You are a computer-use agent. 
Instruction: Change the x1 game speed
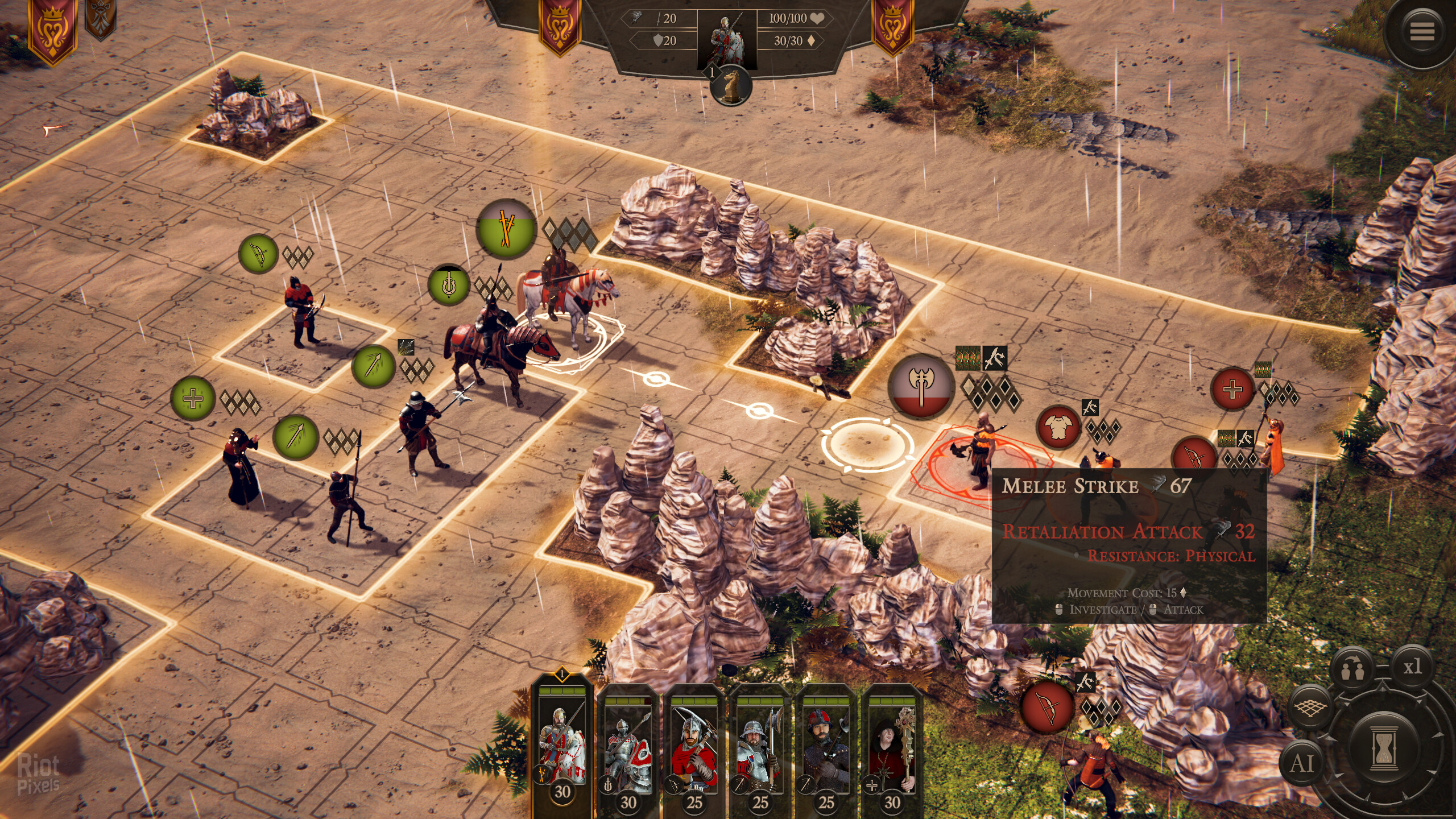coord(1412,667)
